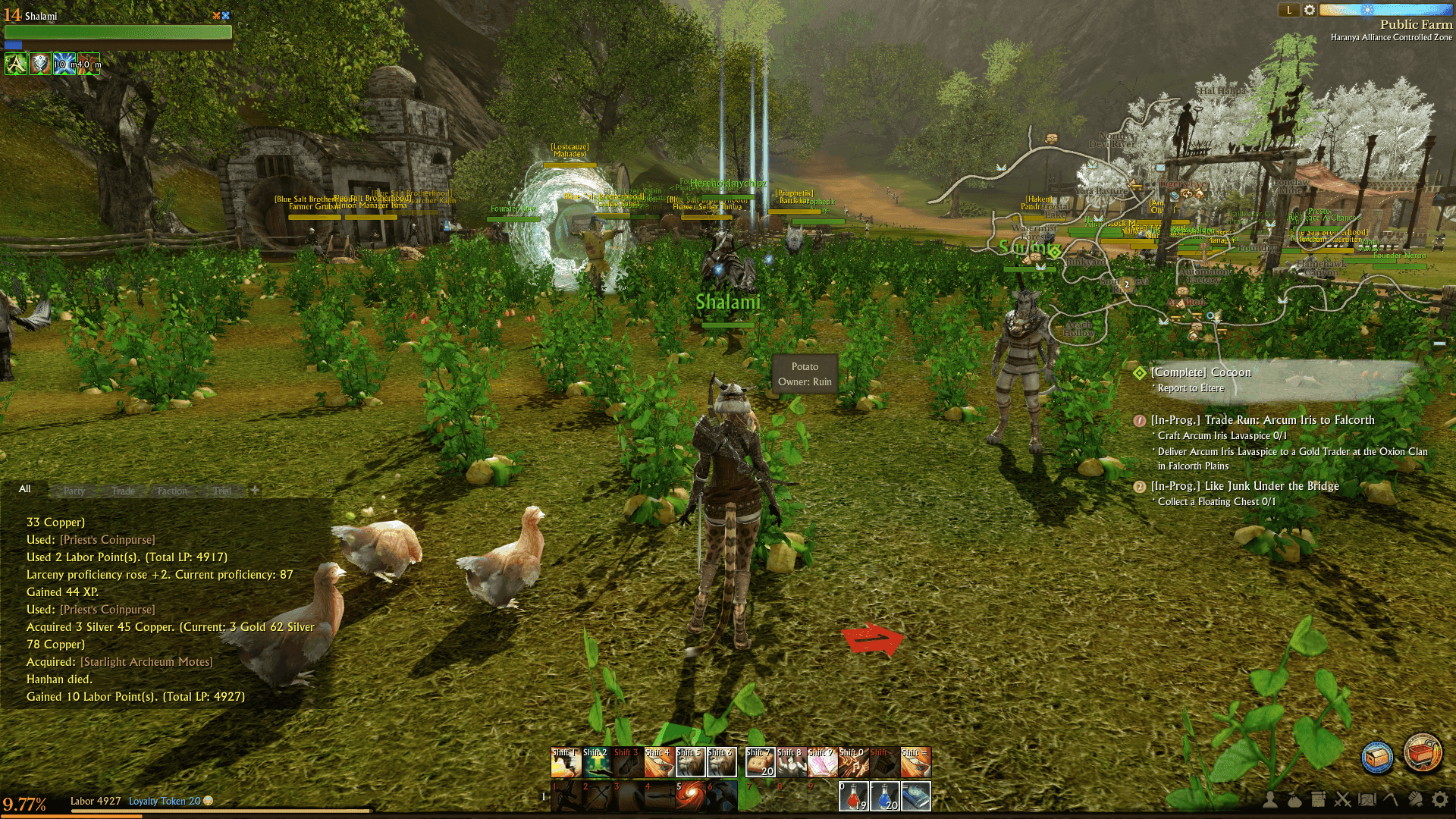Select Trade Run: Arcum Iris to Falcorth quest

(x=1262, y=420)
